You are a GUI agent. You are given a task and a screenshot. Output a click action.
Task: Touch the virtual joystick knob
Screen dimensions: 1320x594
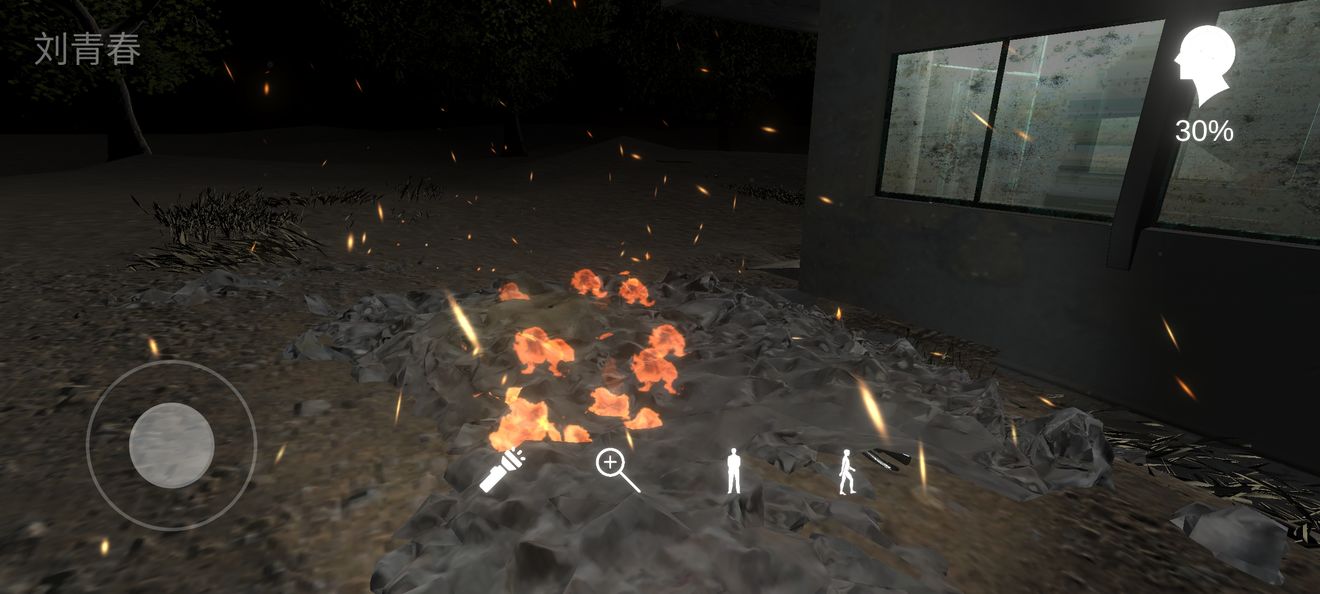point(171,445)
